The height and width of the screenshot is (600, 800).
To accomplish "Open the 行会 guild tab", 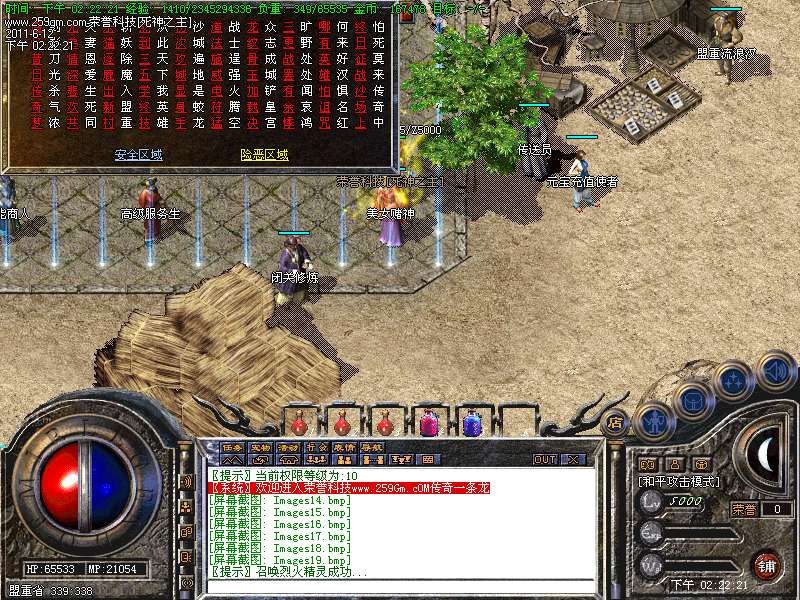I will pyautogui.click(x=316, y=447).
